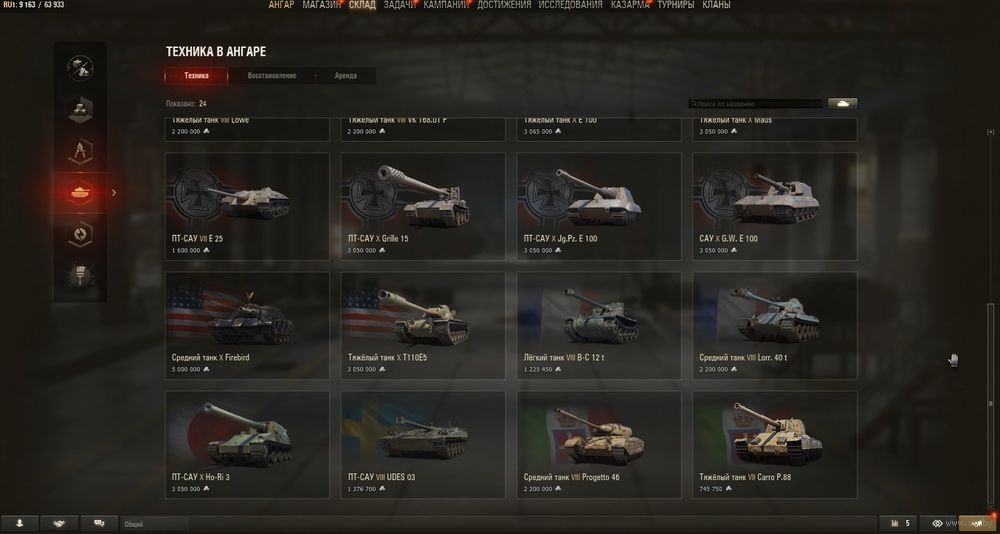Select the Grille 15 tank destroyer card

click(423, 206)
